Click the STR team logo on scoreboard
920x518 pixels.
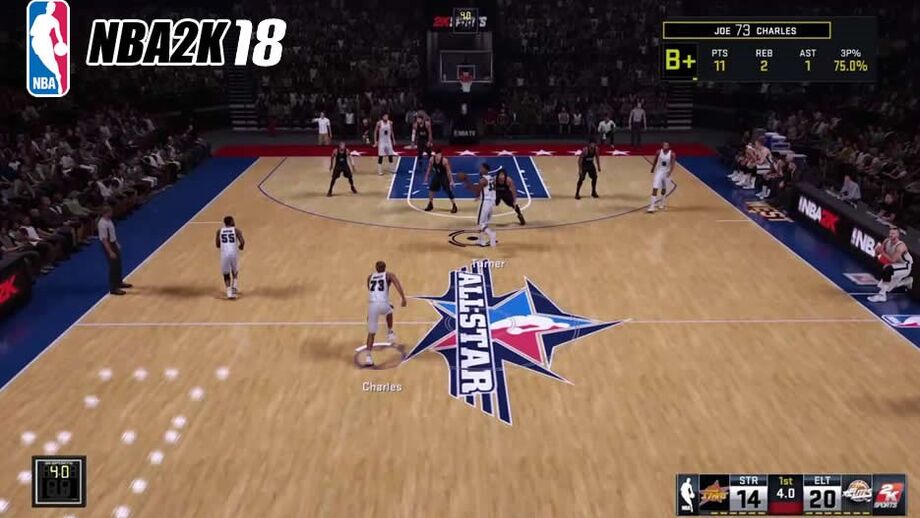click(713, 494)
